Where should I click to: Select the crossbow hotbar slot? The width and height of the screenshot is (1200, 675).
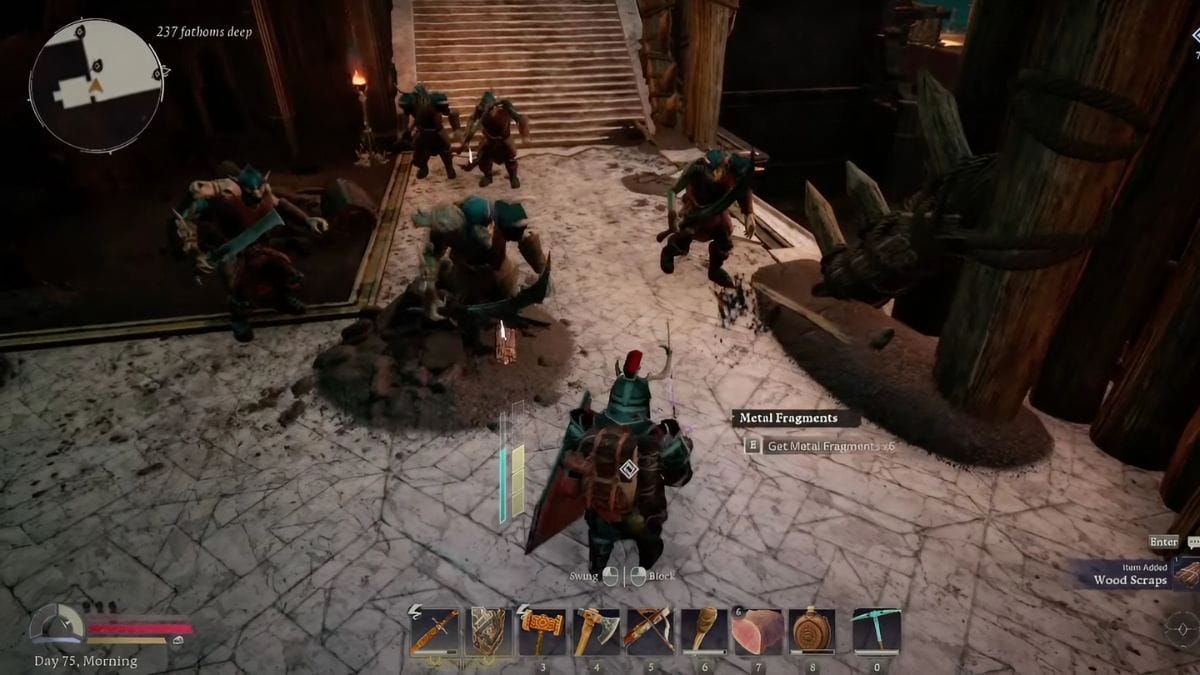click(650, 631)
